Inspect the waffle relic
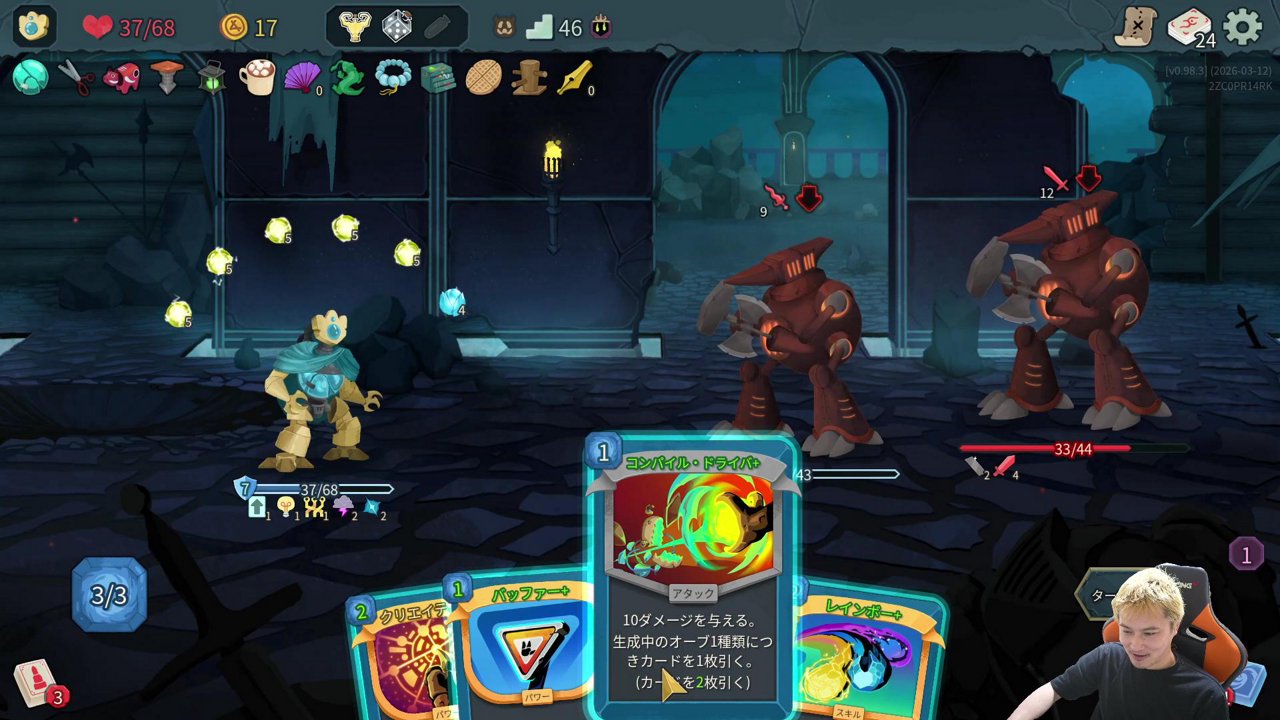The image size is (1280, 720). (483, 77)
